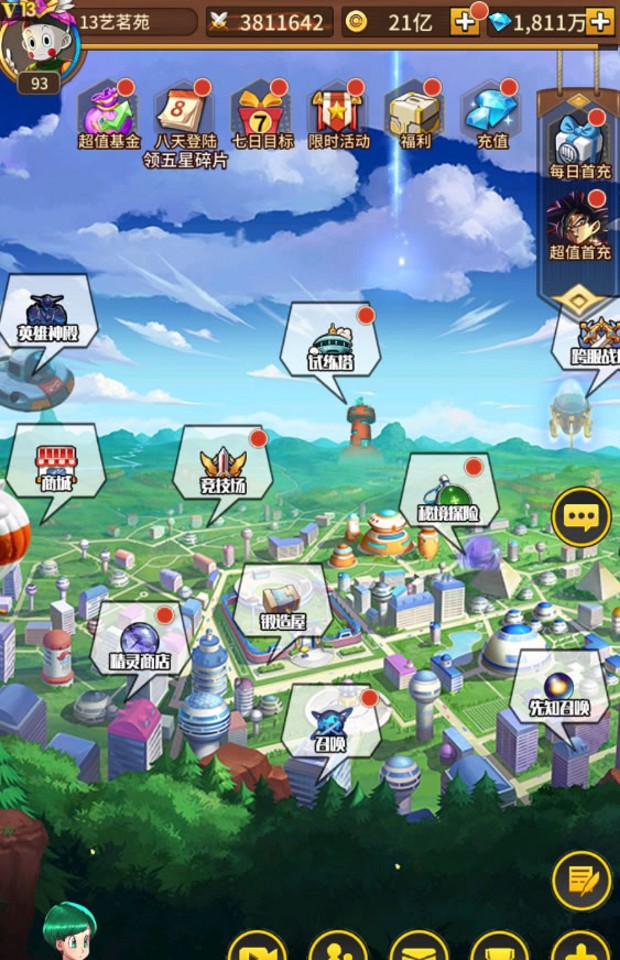Open the 七日目标 seven-day goals
The height and width of the screenshot is (960, 620).
(262, 113)
